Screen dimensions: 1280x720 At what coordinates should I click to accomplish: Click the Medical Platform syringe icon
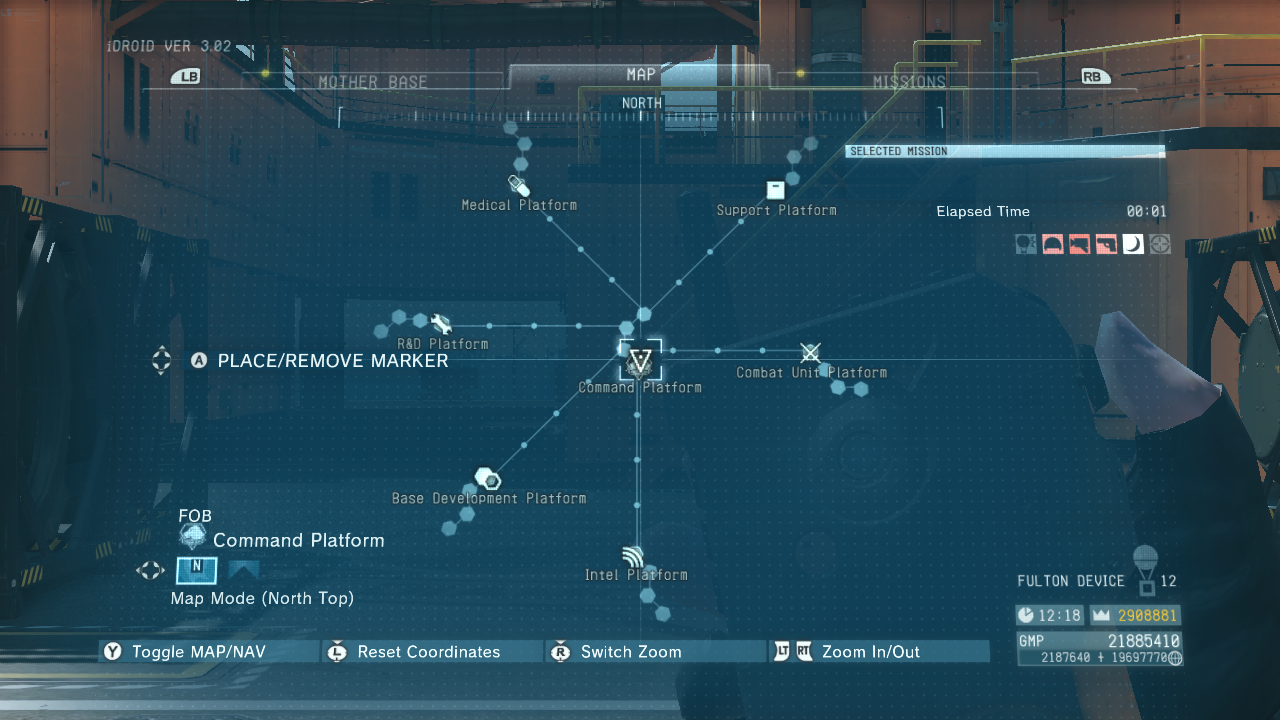[x=519, y=185]
